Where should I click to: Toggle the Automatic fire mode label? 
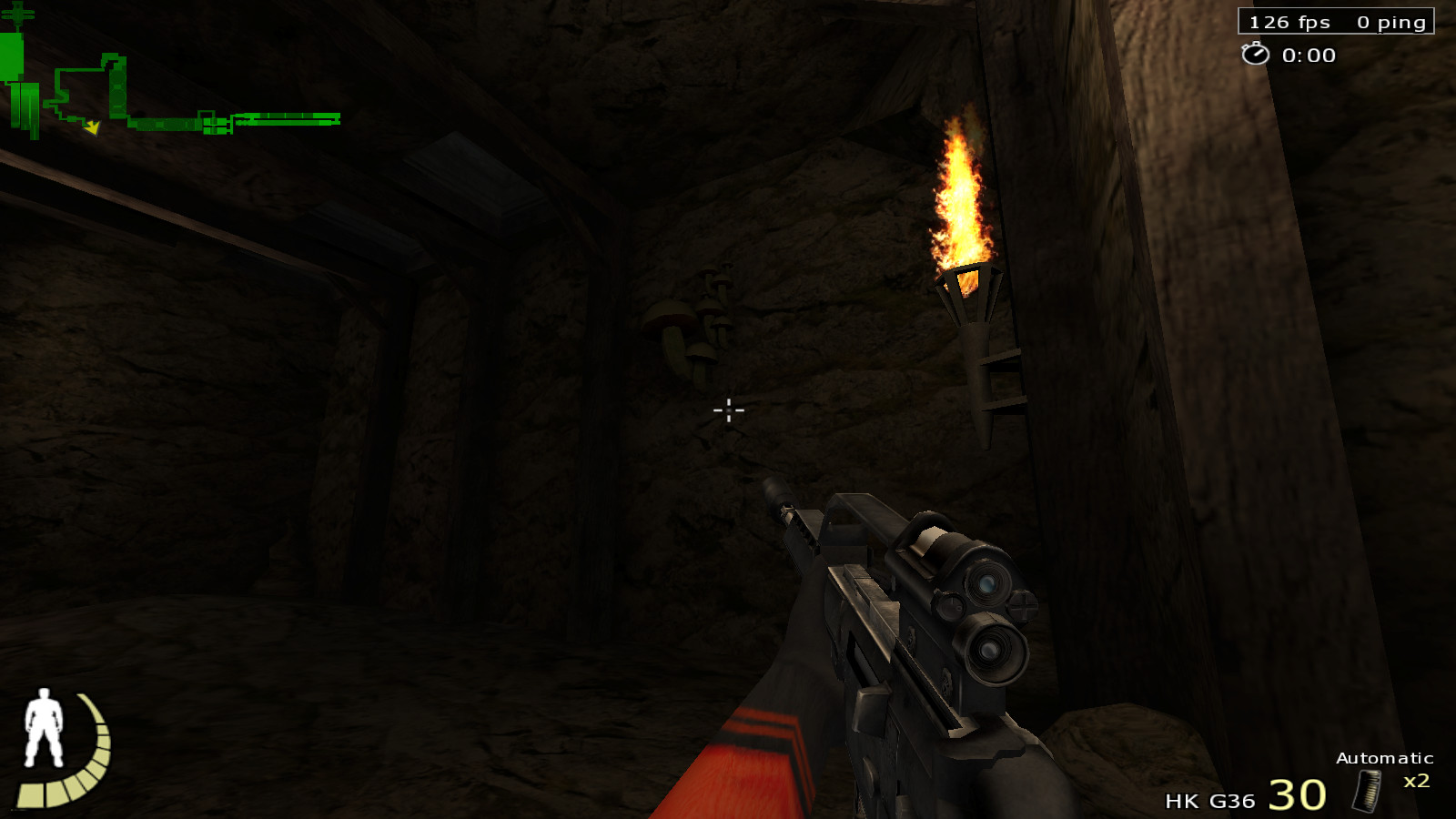1384,758
